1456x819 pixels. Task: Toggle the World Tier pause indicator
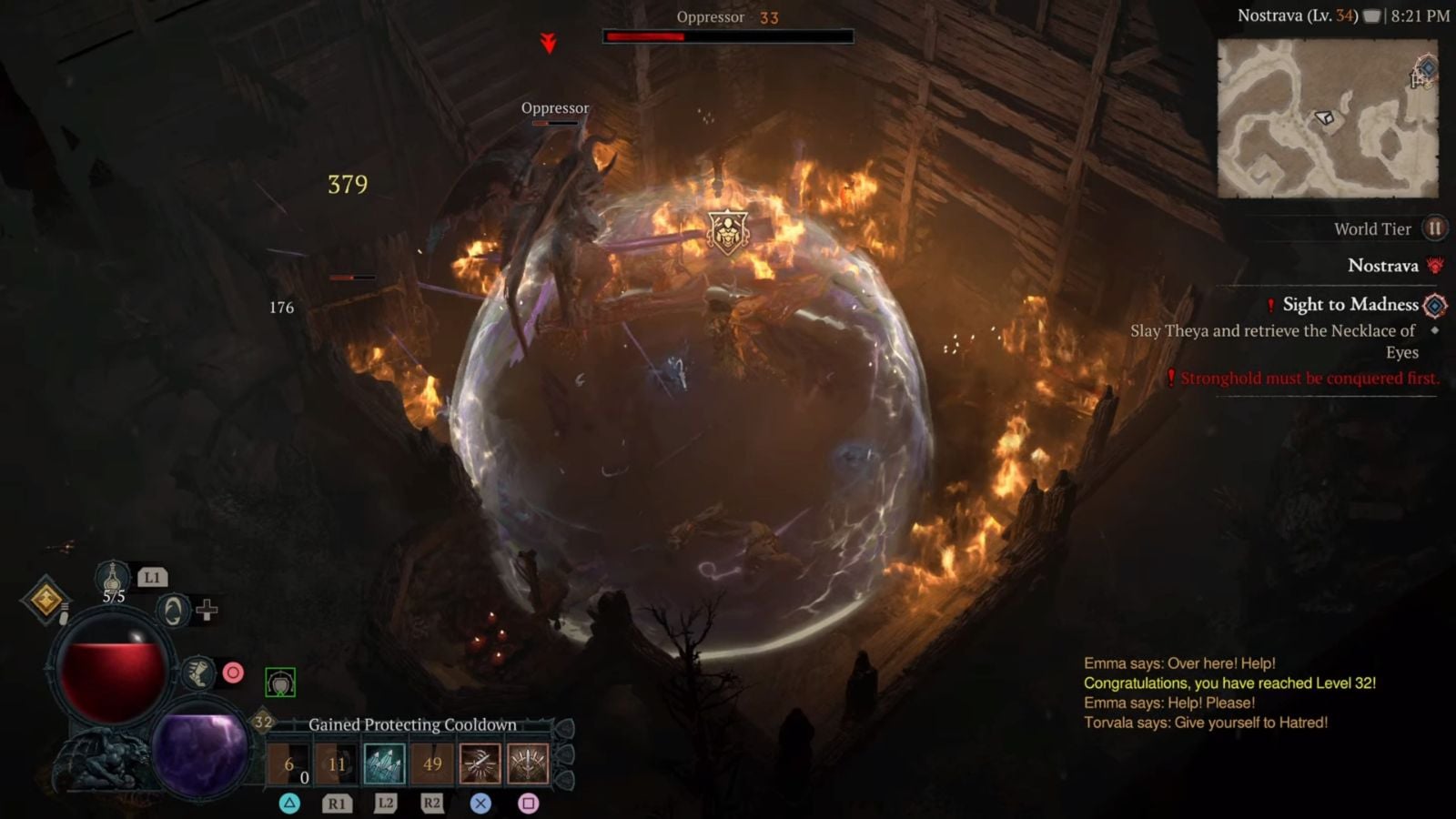pos(1436,228)
